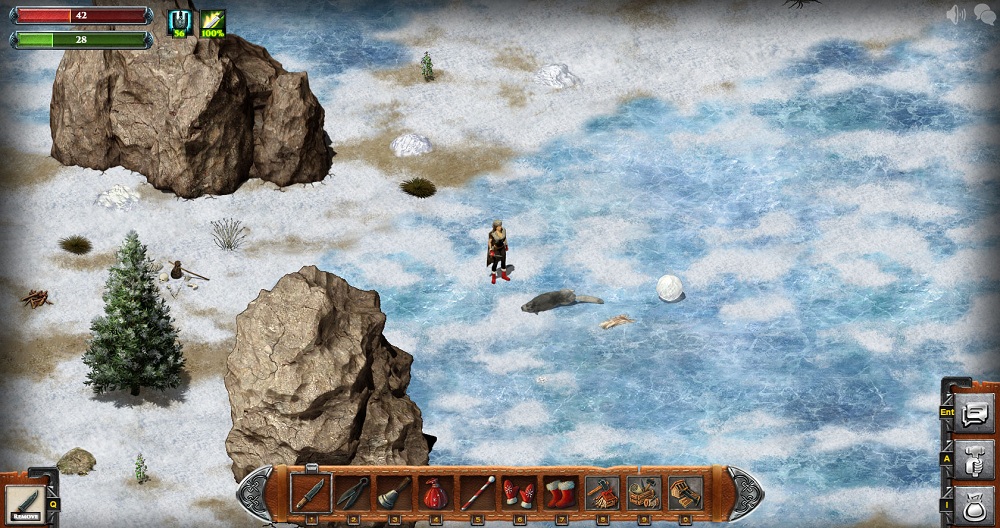Image resolution: width=1000 pixels, height=528 pixels.
Task: Select the knife hotbar slot
Action: click(309, 492)
